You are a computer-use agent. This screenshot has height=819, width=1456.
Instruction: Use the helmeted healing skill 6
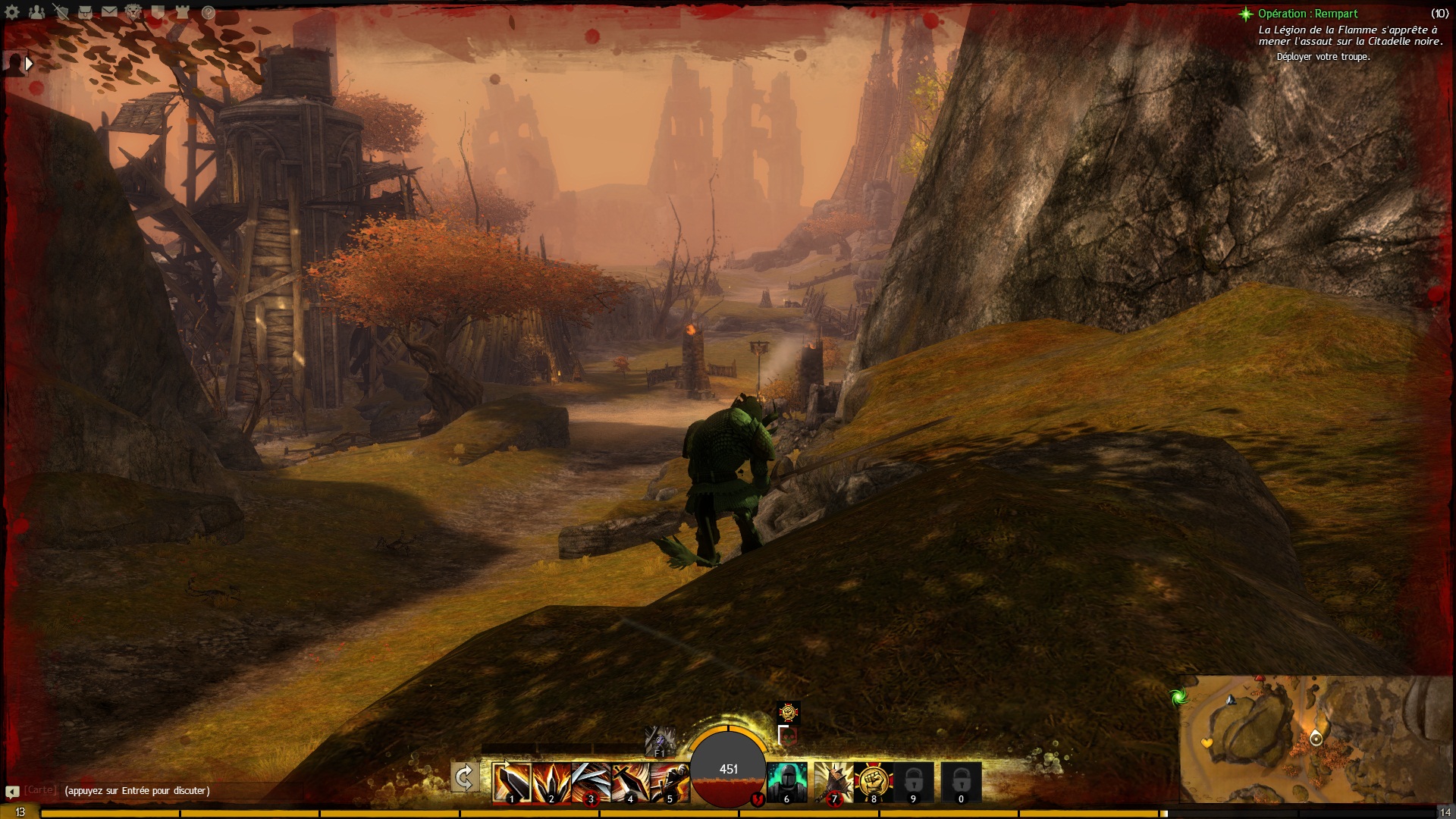pos(786,782)
